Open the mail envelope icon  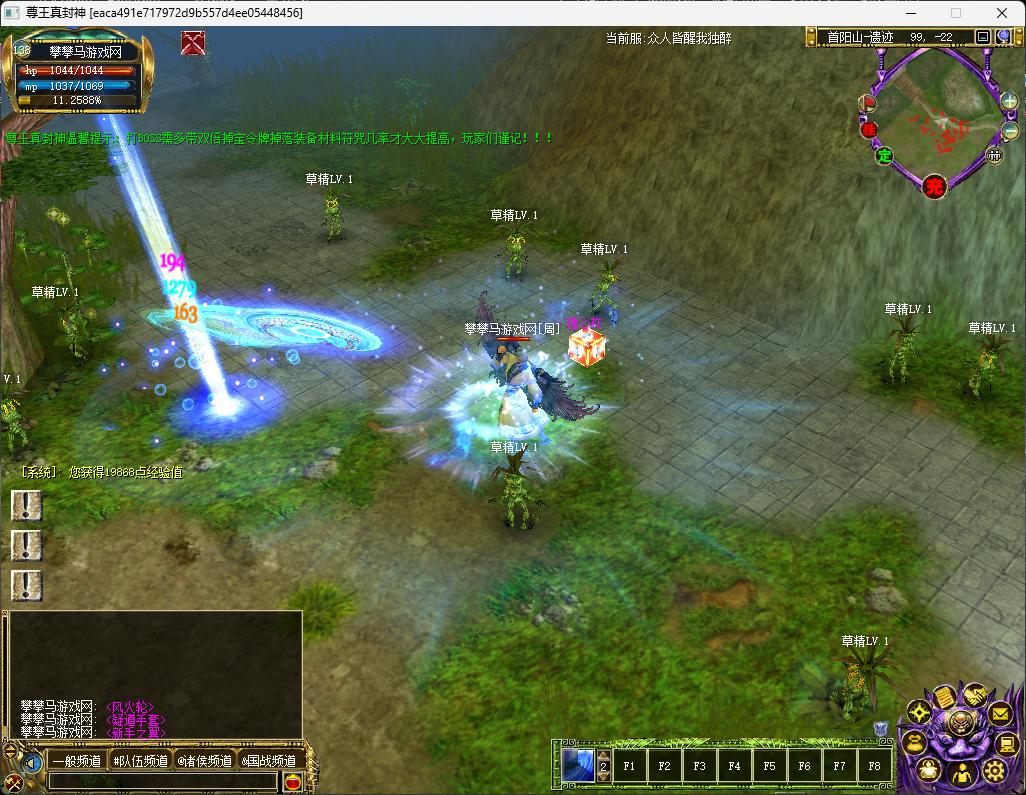(x=1000, y=713)
